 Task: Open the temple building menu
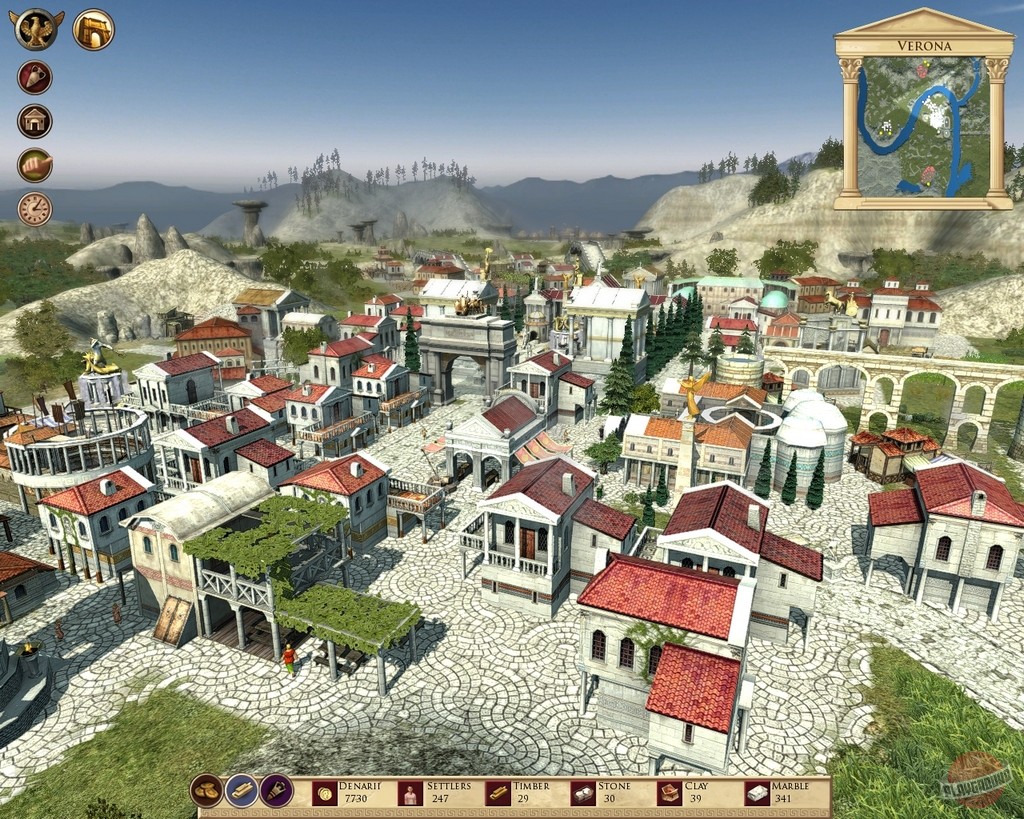35,121
